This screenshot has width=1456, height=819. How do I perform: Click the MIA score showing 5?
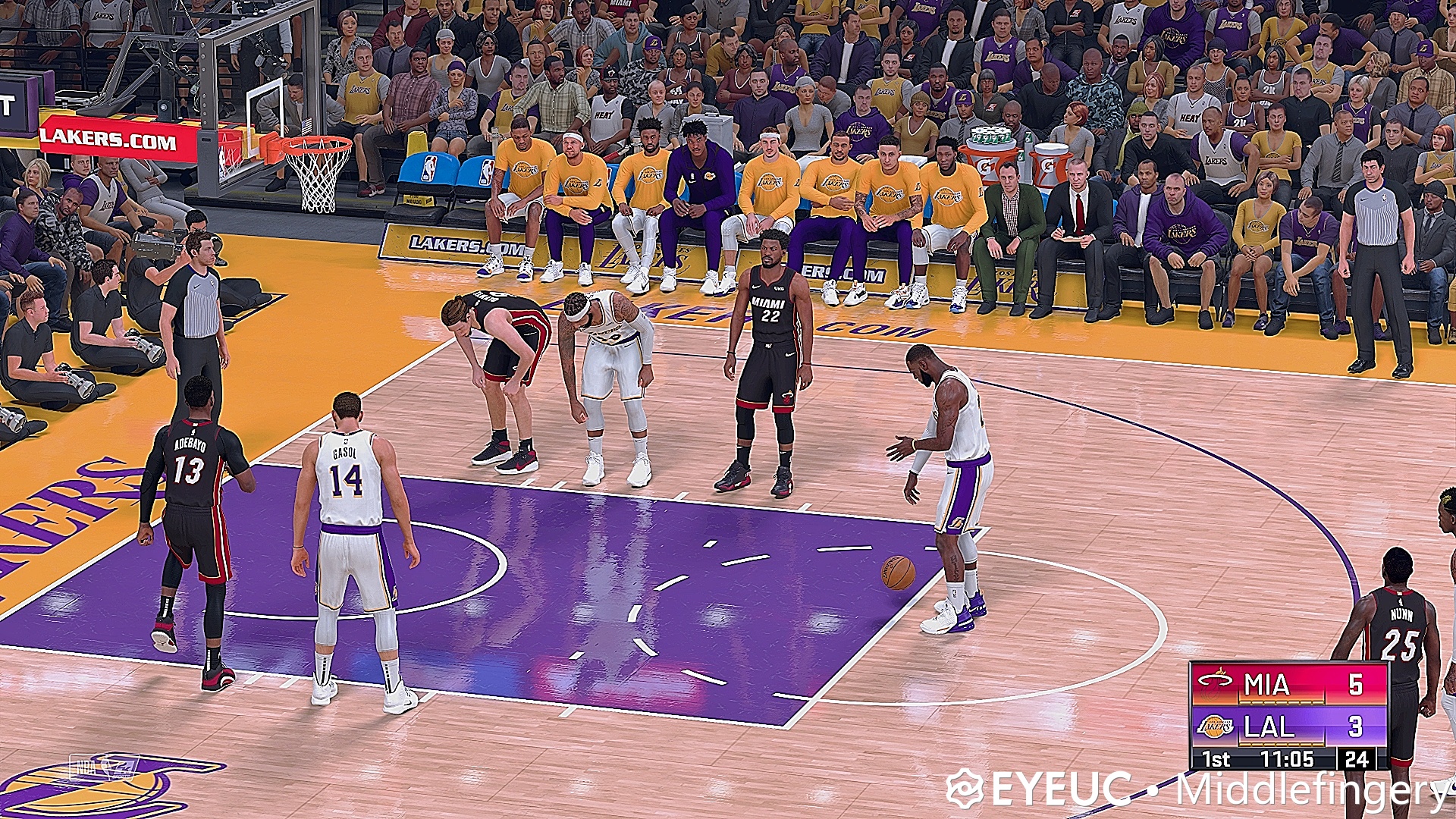(1357, 682)
